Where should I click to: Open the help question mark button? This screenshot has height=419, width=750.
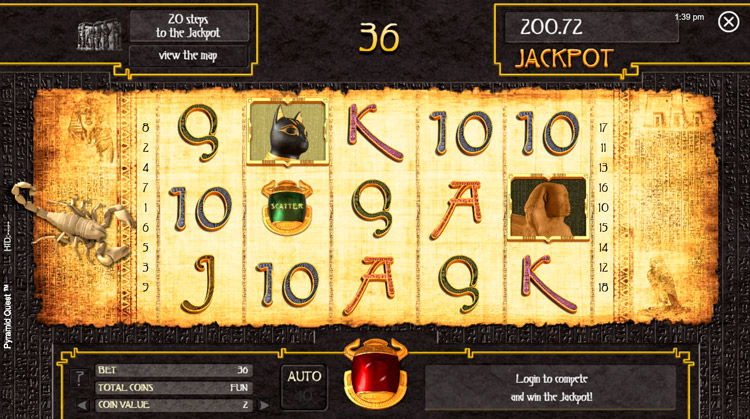[79, 378]
